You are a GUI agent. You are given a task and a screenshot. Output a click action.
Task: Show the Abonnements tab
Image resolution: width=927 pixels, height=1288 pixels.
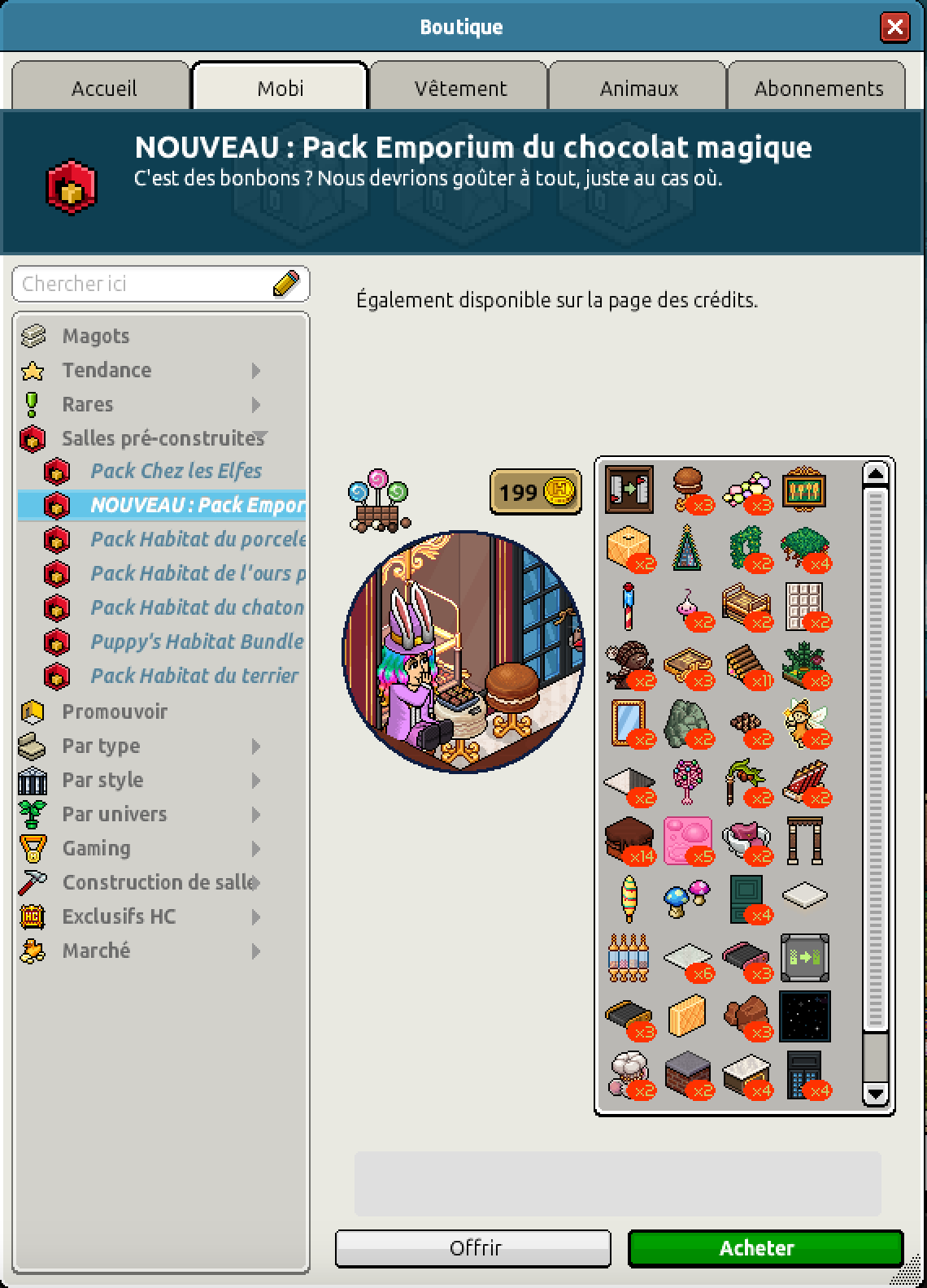point(818,88)
